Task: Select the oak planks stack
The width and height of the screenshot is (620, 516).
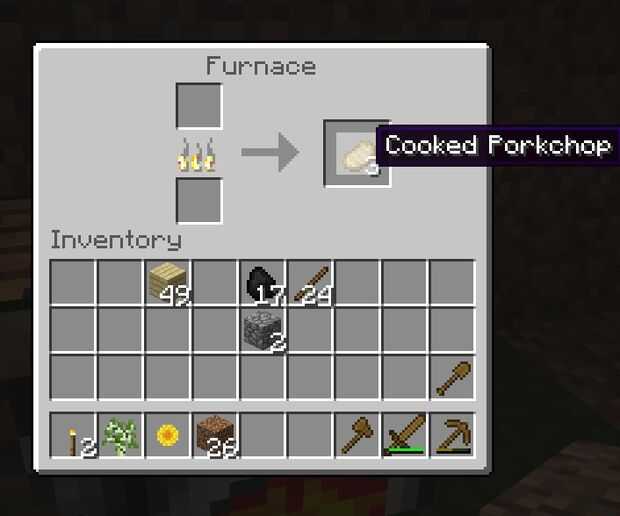Action: 169,282
